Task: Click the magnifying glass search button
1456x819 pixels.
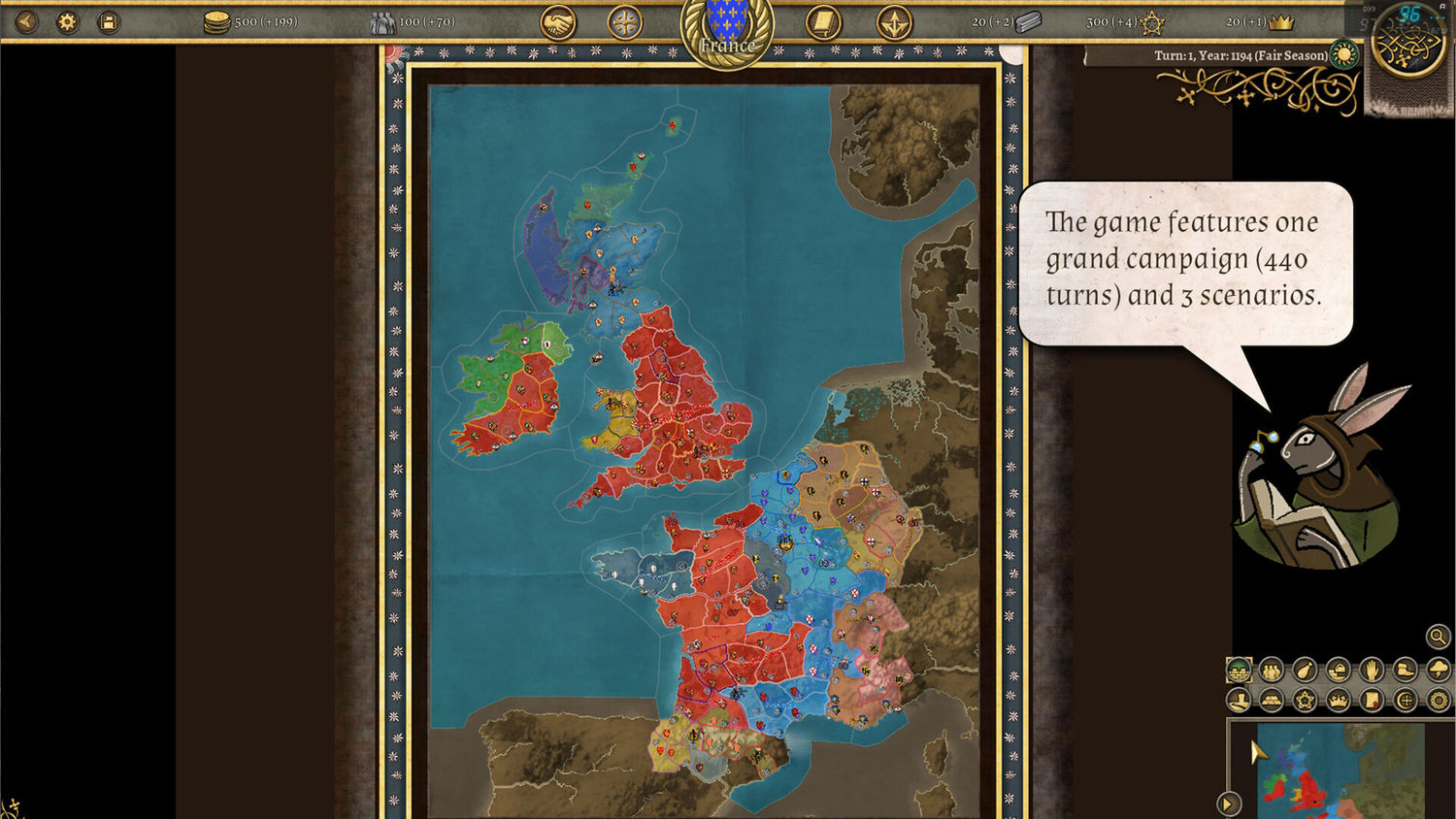Action: [1438, 637]
